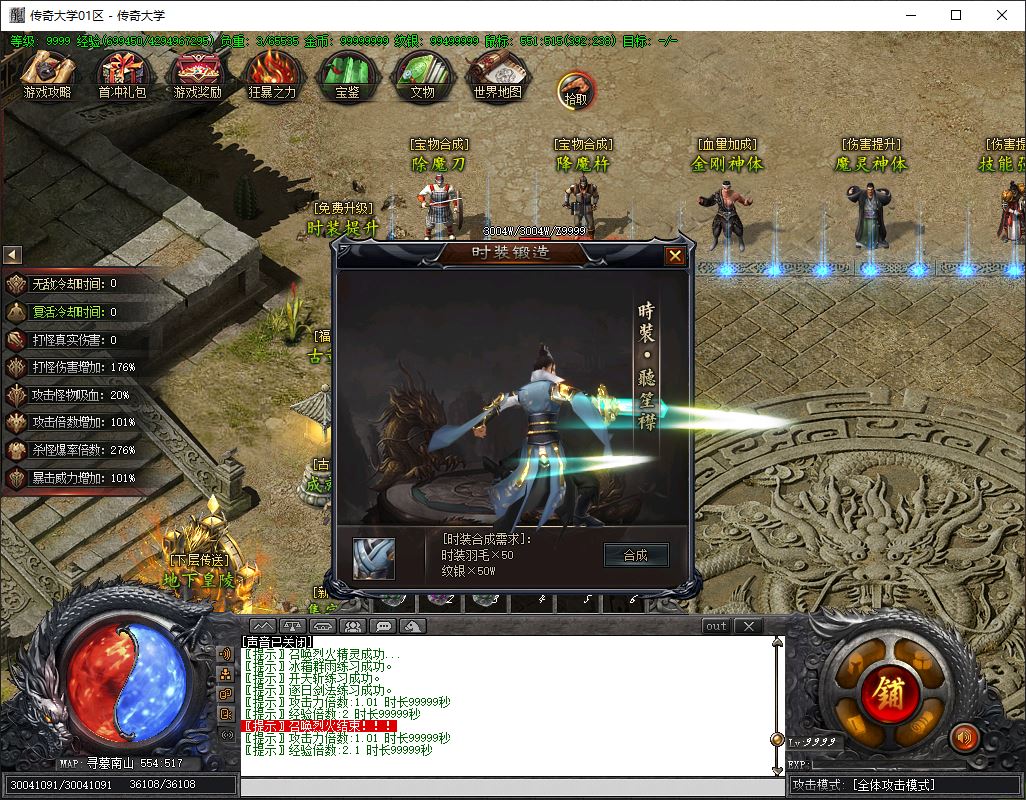Viewport: 1026px width, 800px height.
Task: Open the 文物 relics menu
Action: tap(422, 75)
